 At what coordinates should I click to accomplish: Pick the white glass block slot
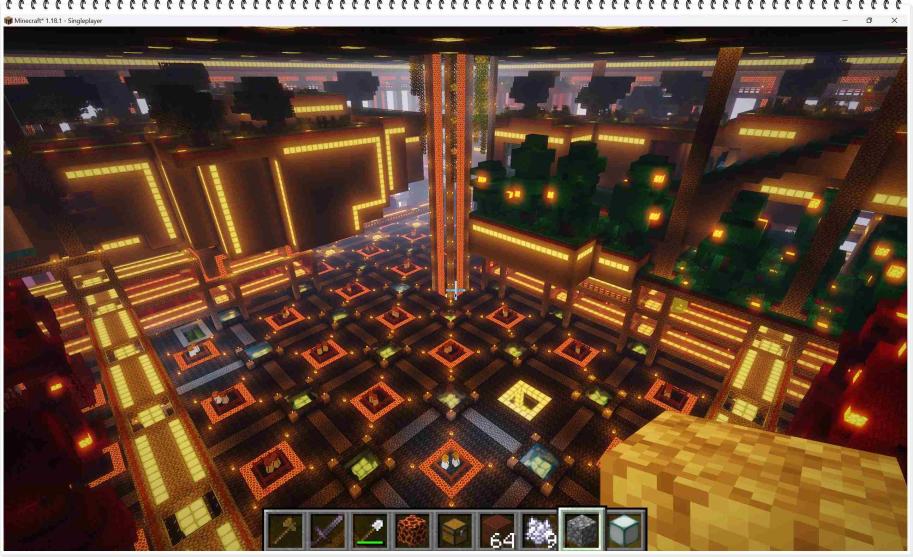626,530
